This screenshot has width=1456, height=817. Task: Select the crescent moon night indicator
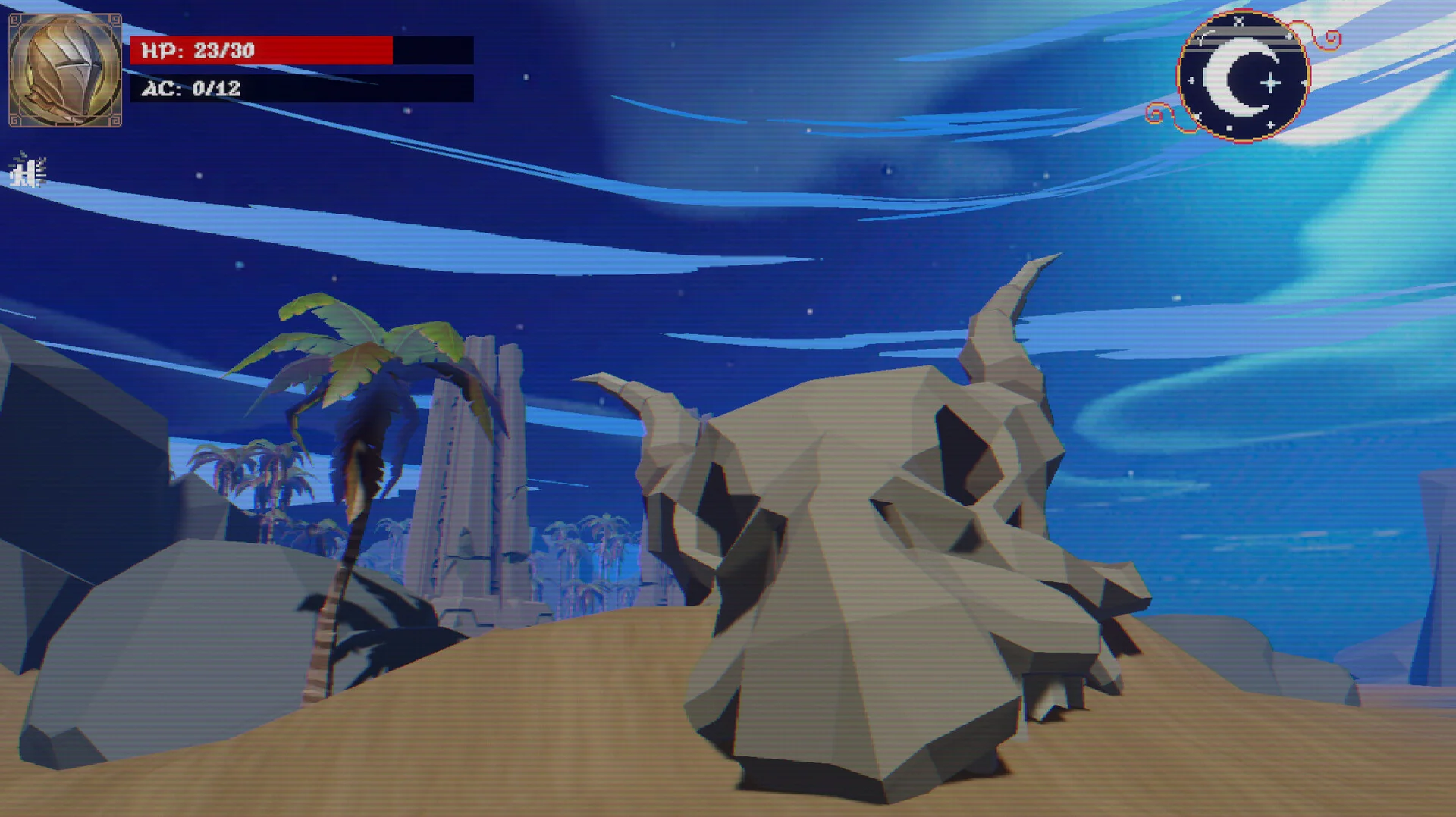click(1243, 77)
